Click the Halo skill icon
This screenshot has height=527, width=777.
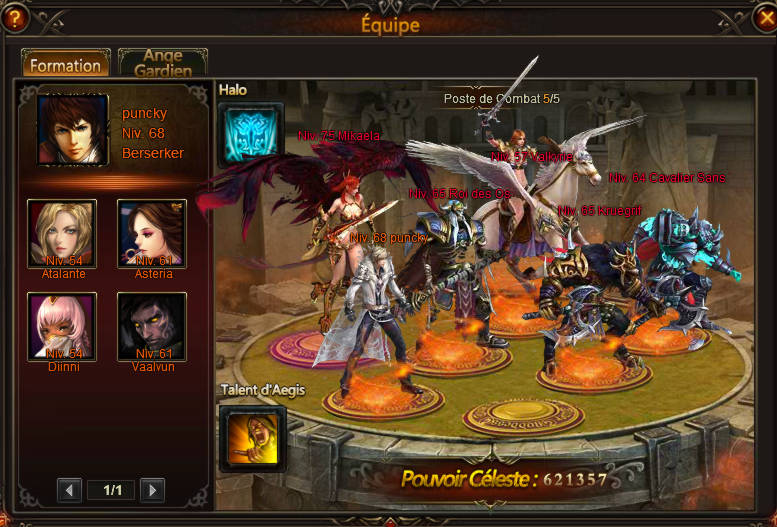250,135
